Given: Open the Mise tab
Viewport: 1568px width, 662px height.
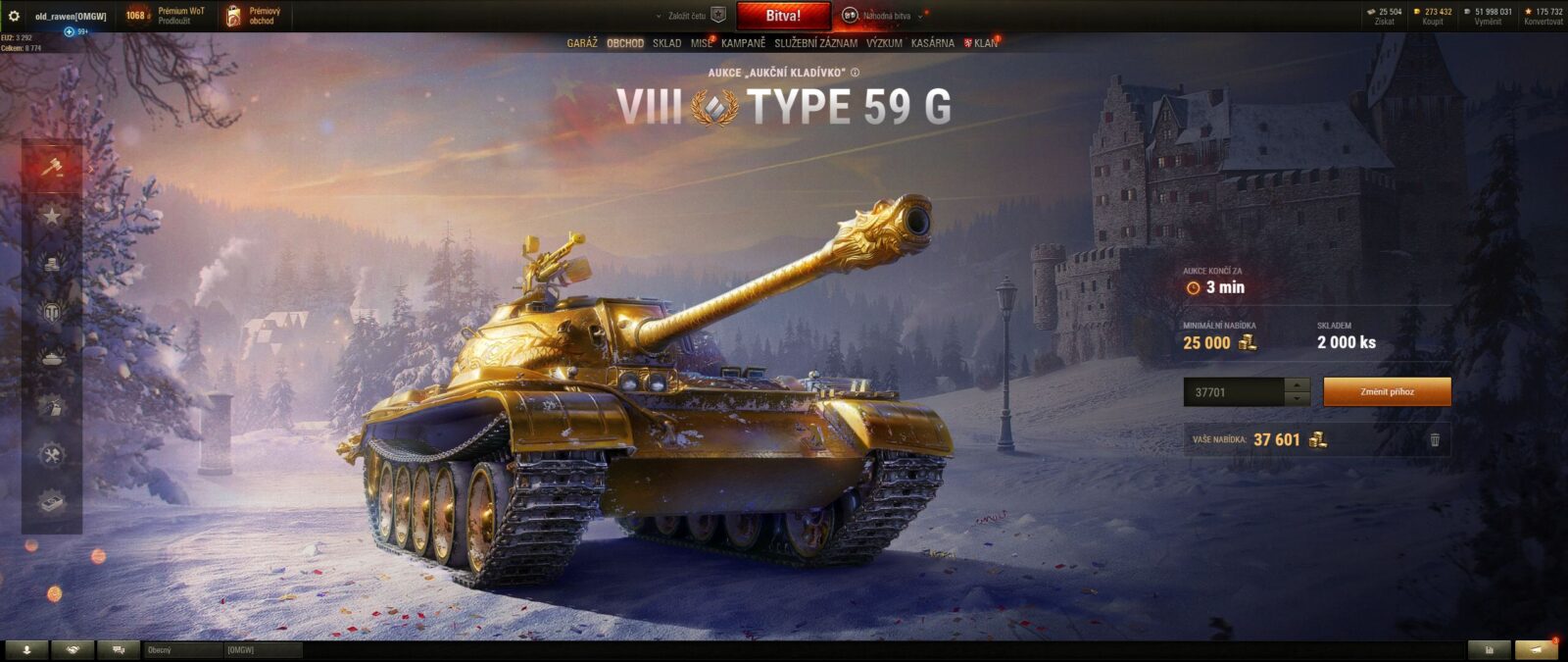Looking at the screenshot, I should pos(701,43).
